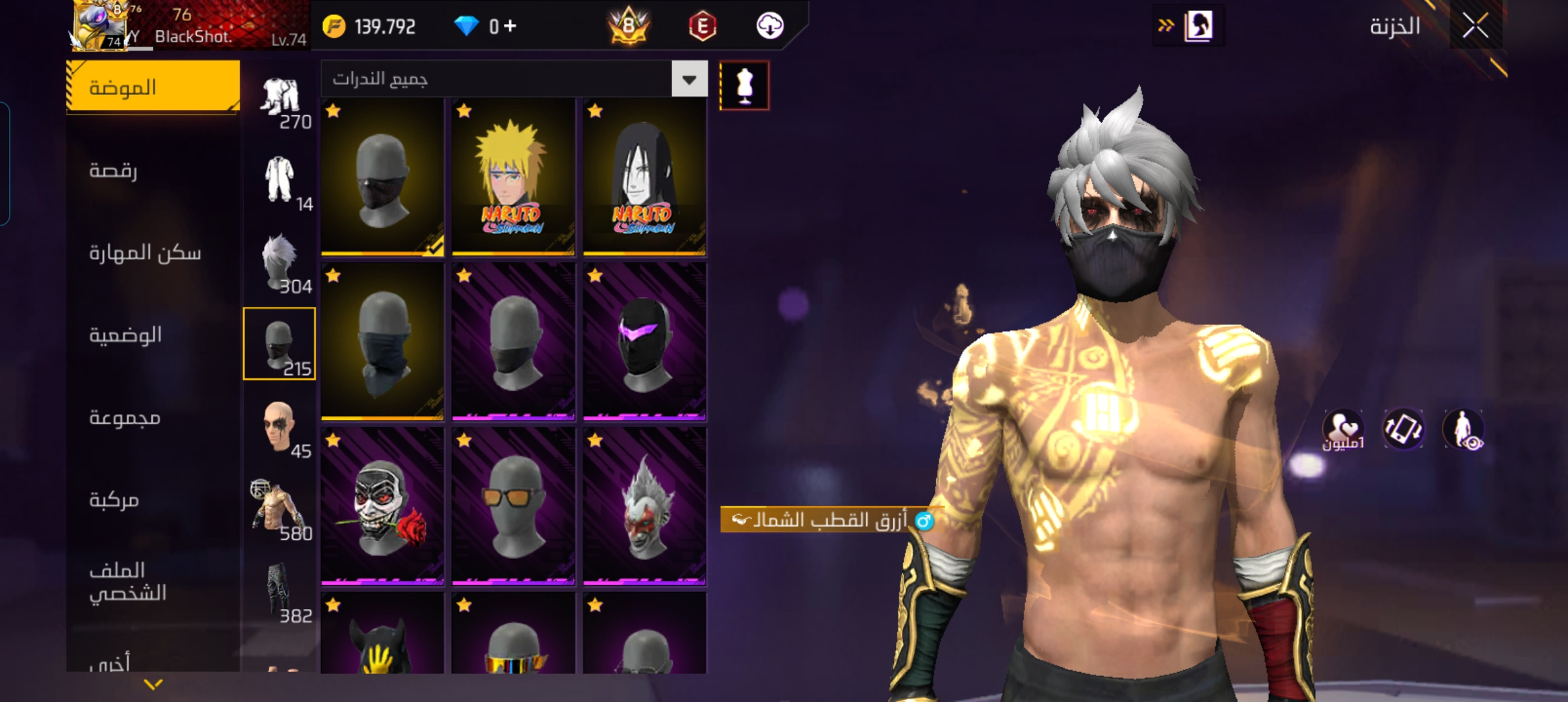Click the mannequin preview button
Viewport: 1568px width, 702px height.
pos(744,86)
